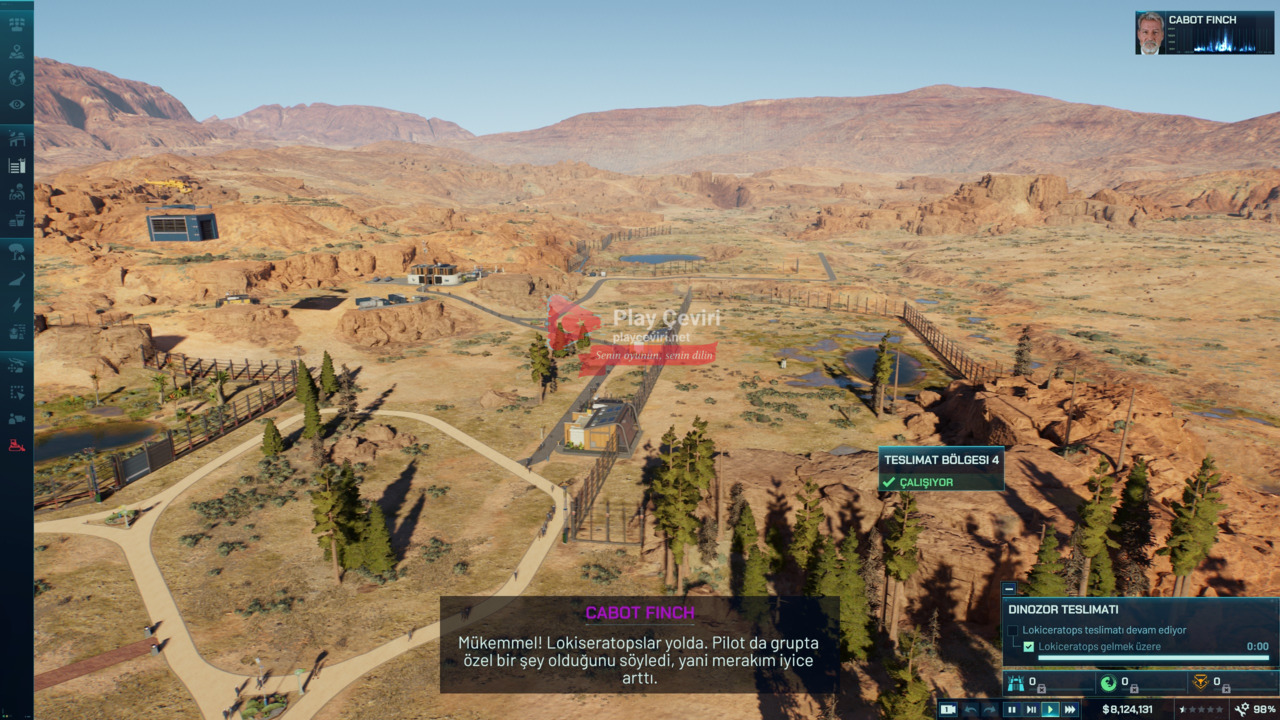Screen dimensions: 1280x720
Task: Open the globe map icon
Action: point(17,78)
